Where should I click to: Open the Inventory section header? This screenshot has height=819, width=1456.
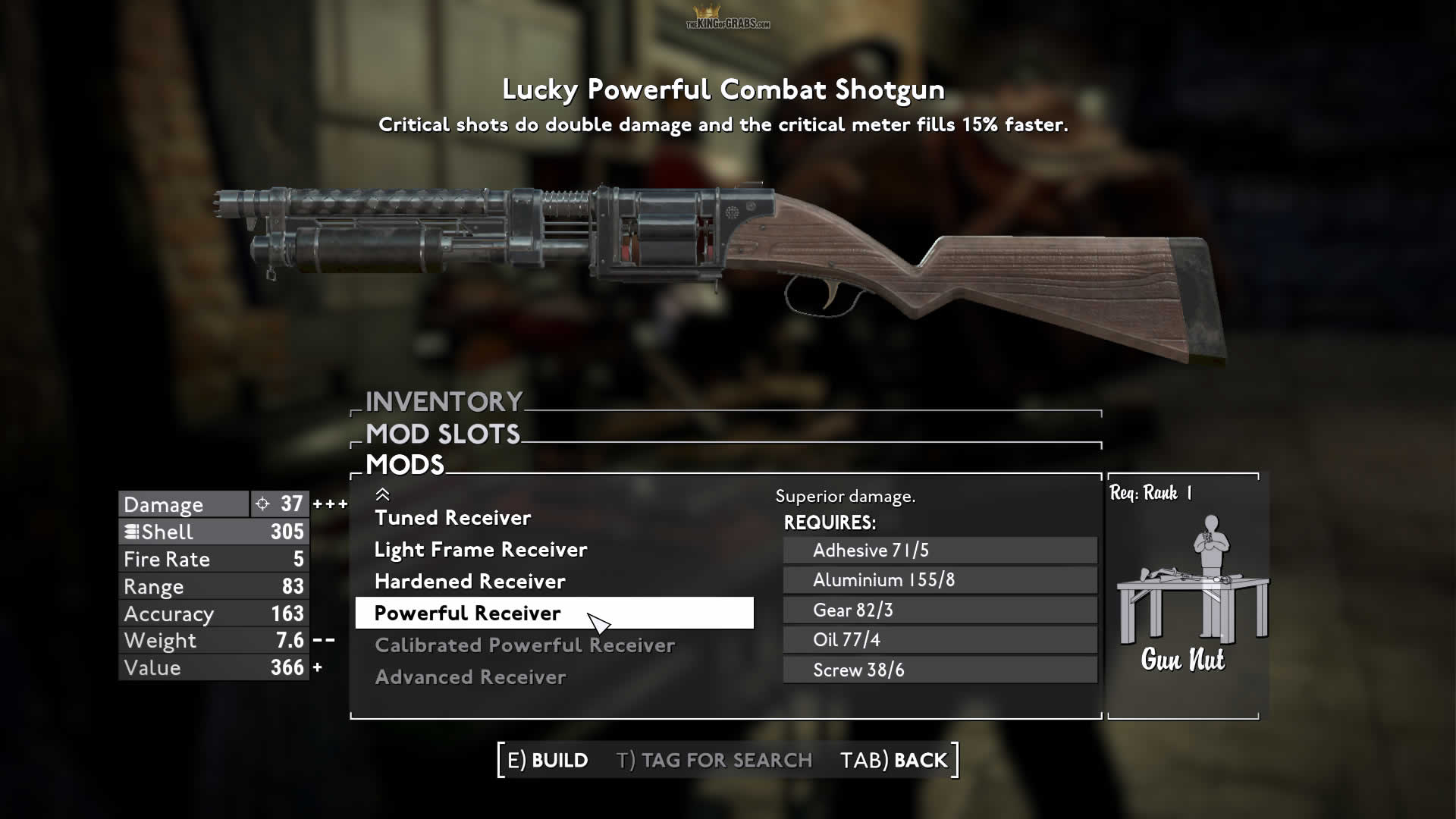(x=444, y=401)
